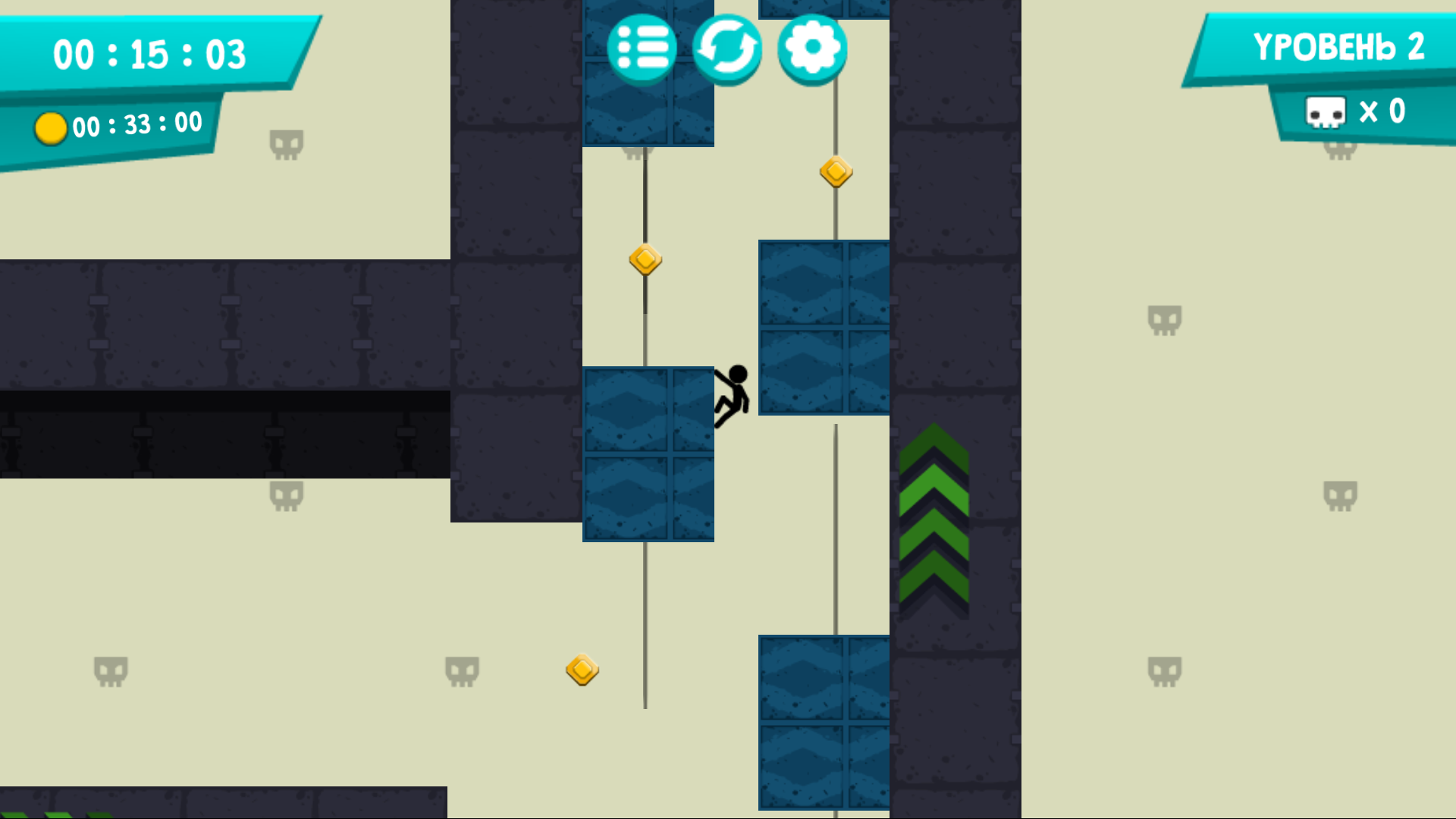Screen dimensions: 1456x819
Task: Click the skull counter icon
Action: coord(1326,111)
